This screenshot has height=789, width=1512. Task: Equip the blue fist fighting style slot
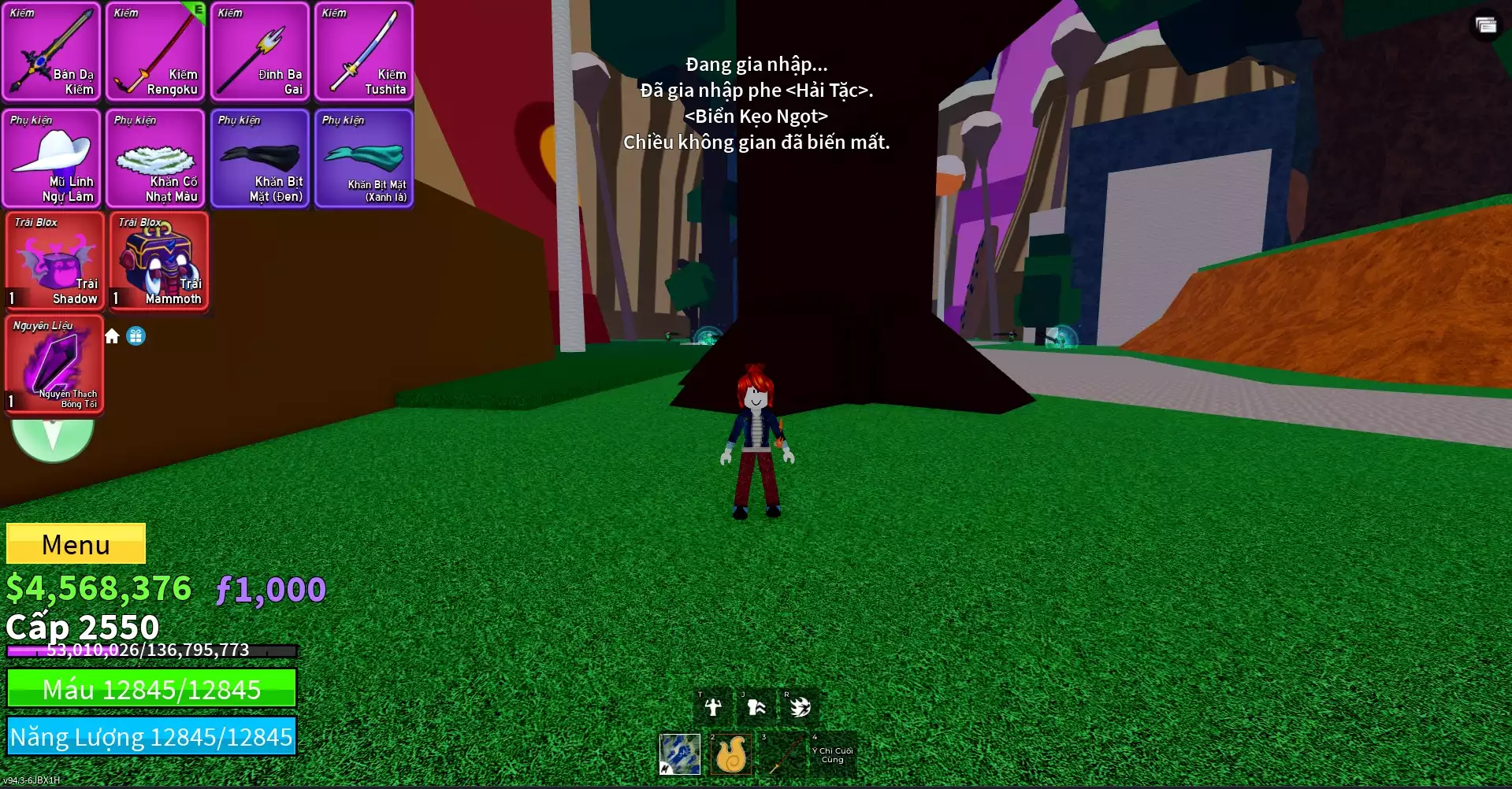coord(680,754)
